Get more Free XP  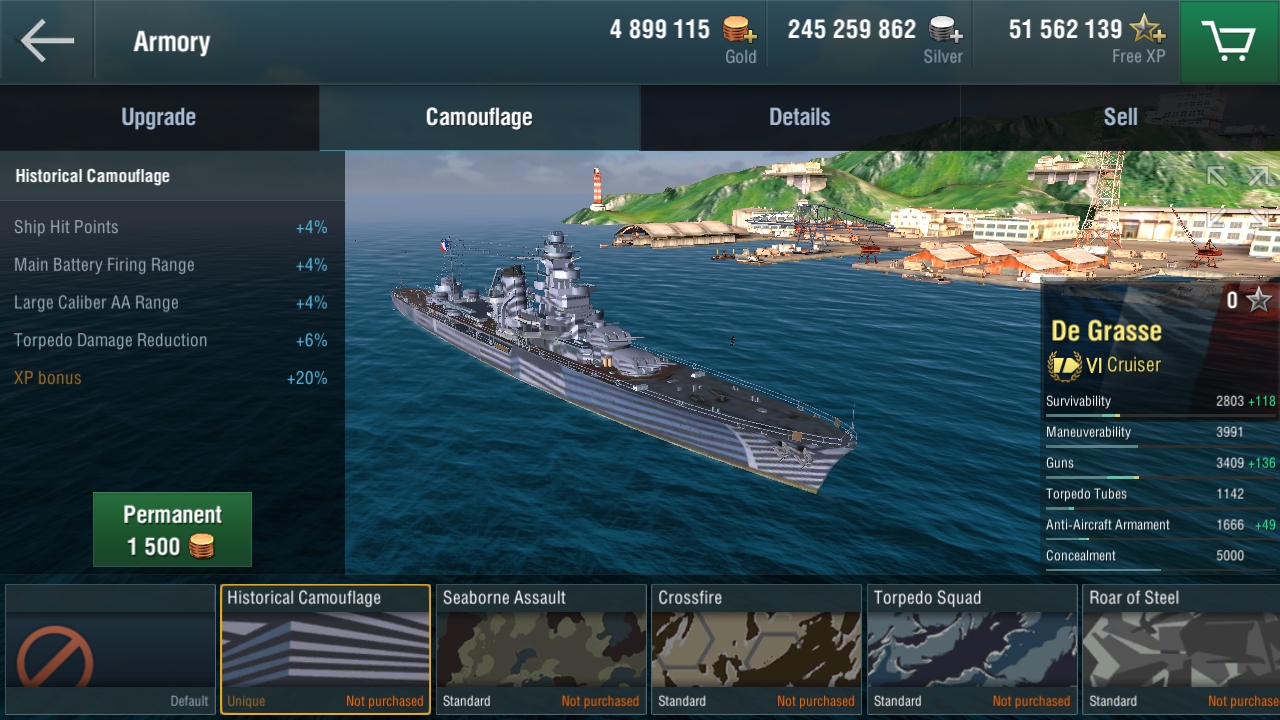[1146, 29]
